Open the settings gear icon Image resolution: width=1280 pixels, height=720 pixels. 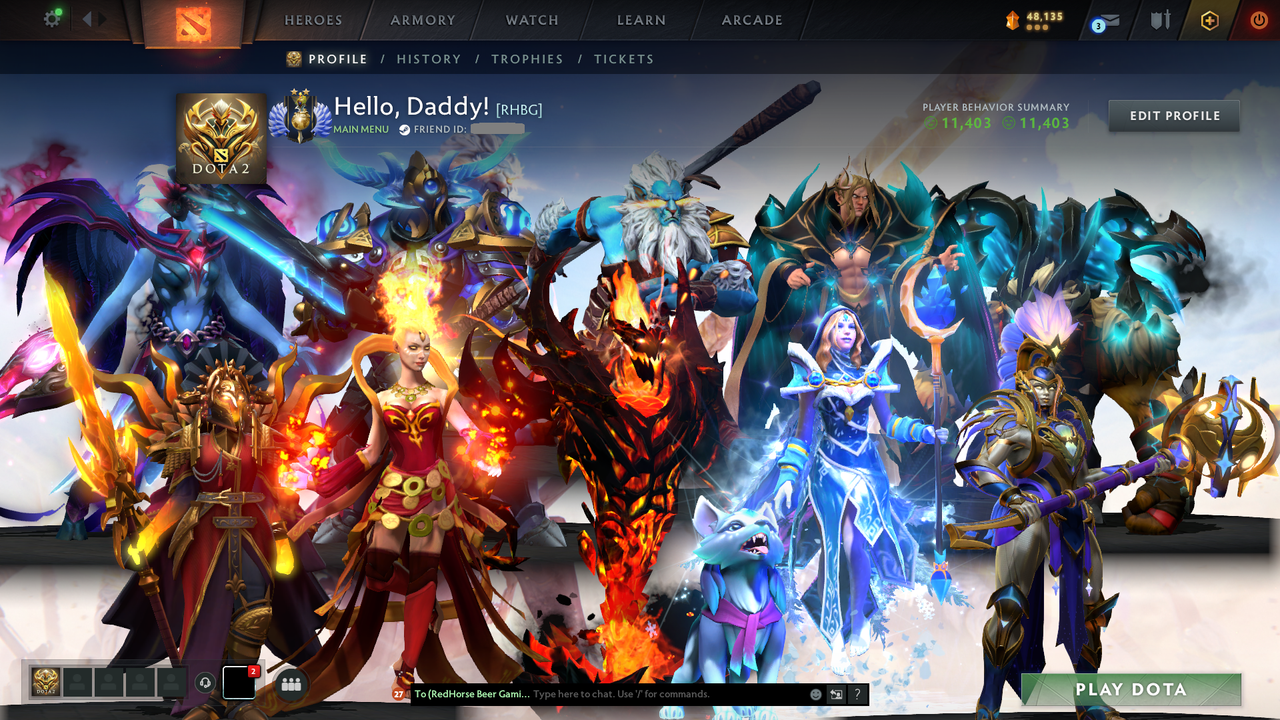coord(52,17)
